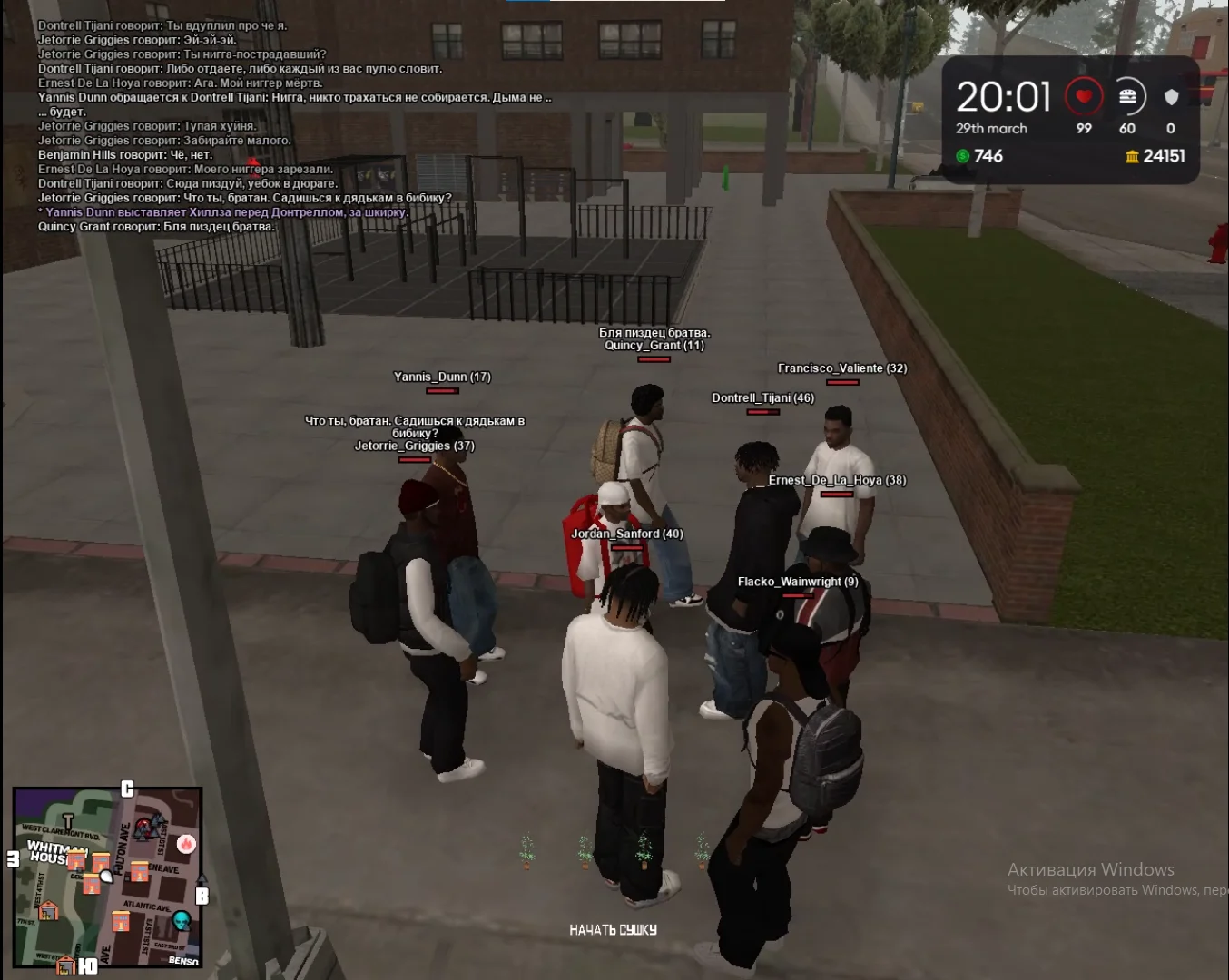Click the red mountain gang marker on minimap
The width and height of the screenshot is (1229, 980).
click(x=143, y=828)
